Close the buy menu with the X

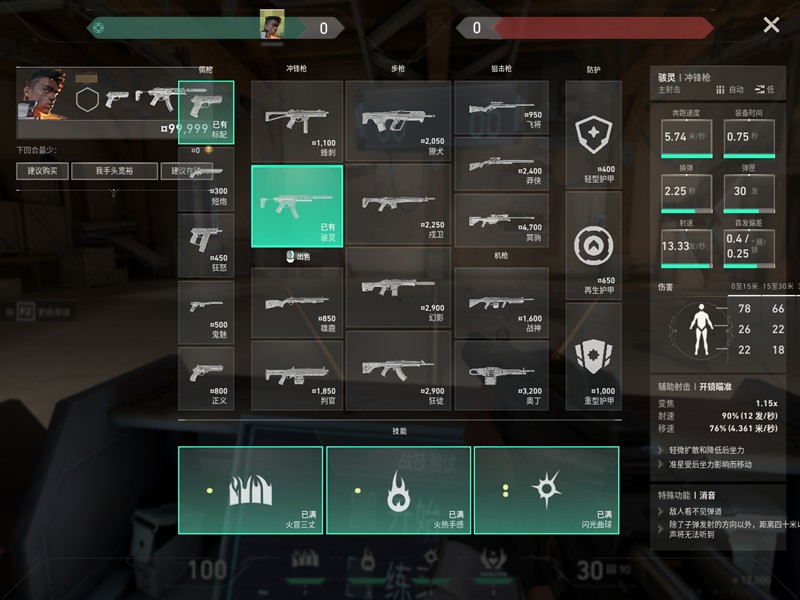771,25
